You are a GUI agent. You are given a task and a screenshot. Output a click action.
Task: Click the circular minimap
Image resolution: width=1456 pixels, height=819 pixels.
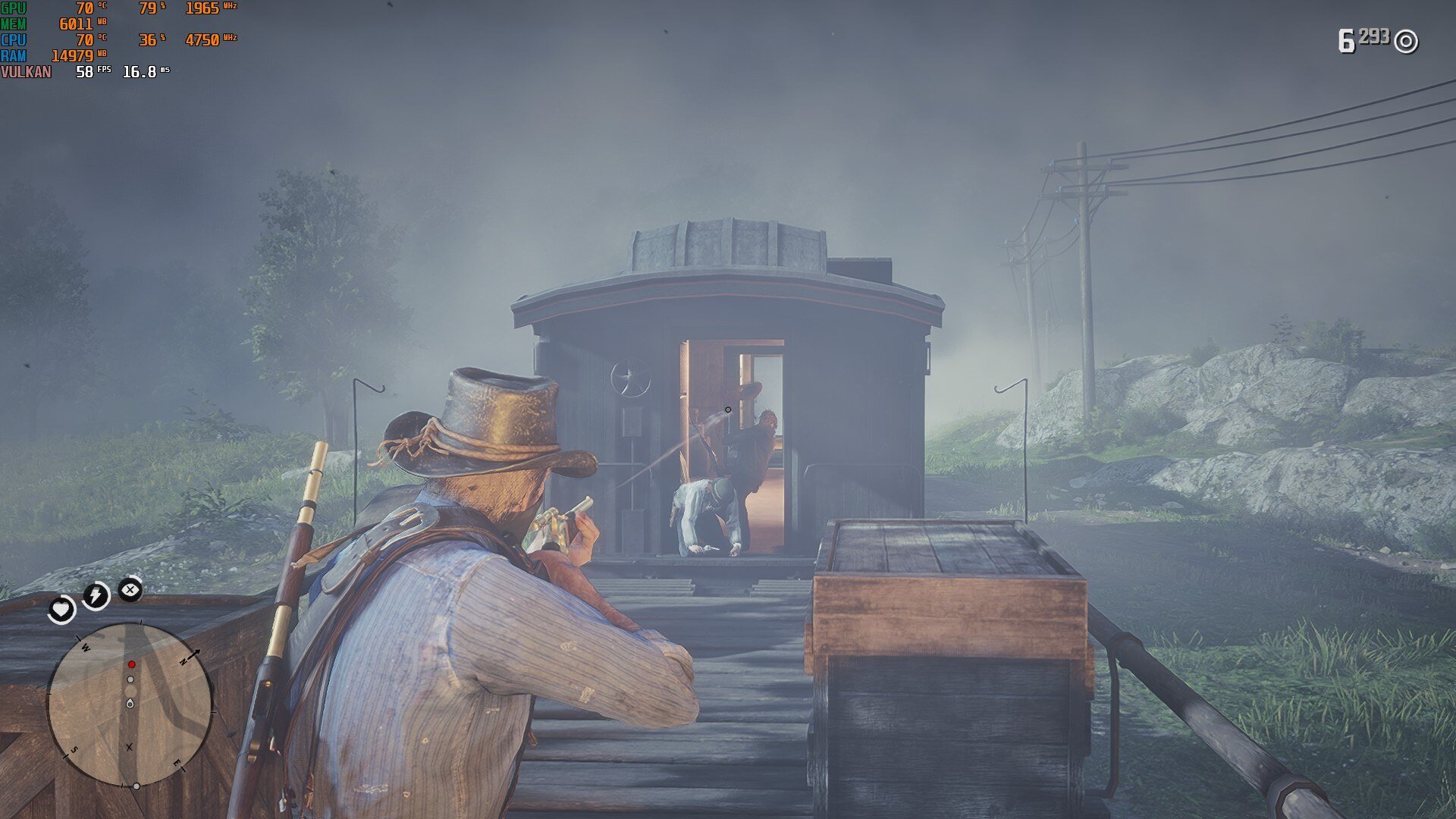coord(130,705)
